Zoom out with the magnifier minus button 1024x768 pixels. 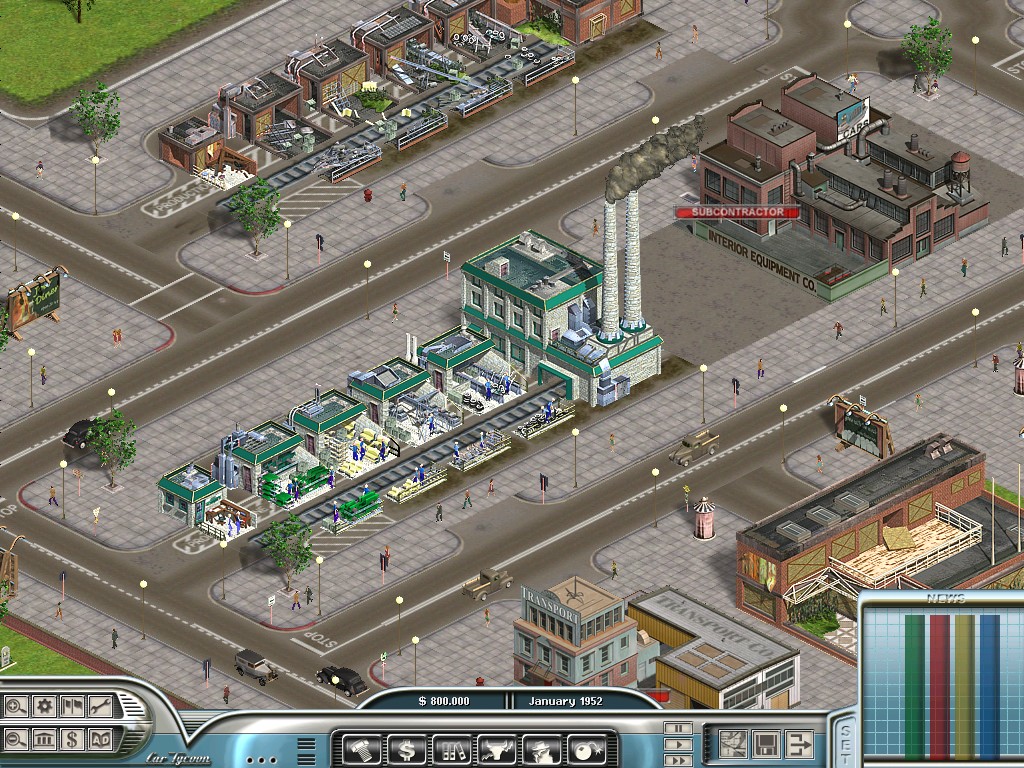[16, 740]
